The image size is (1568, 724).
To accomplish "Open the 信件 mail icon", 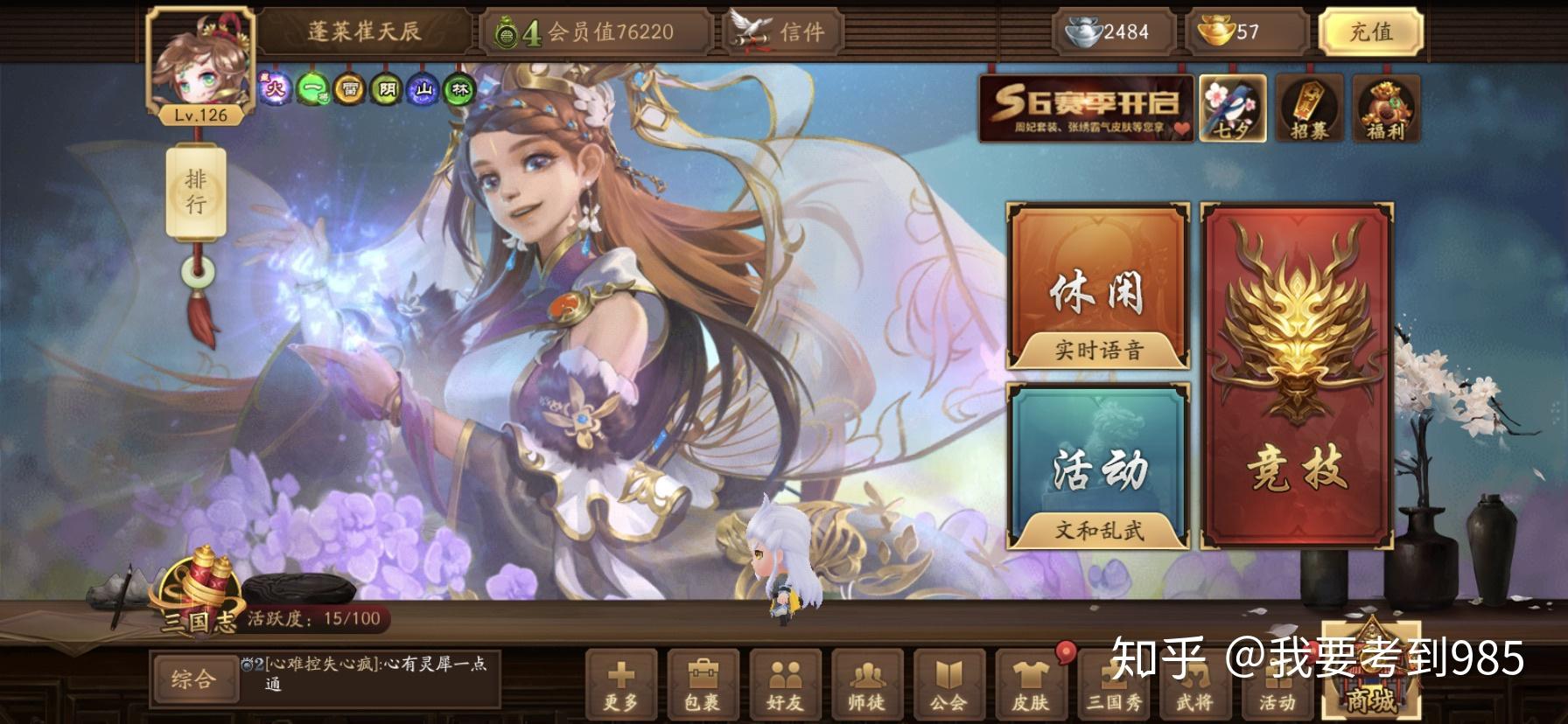I will 781,33.
